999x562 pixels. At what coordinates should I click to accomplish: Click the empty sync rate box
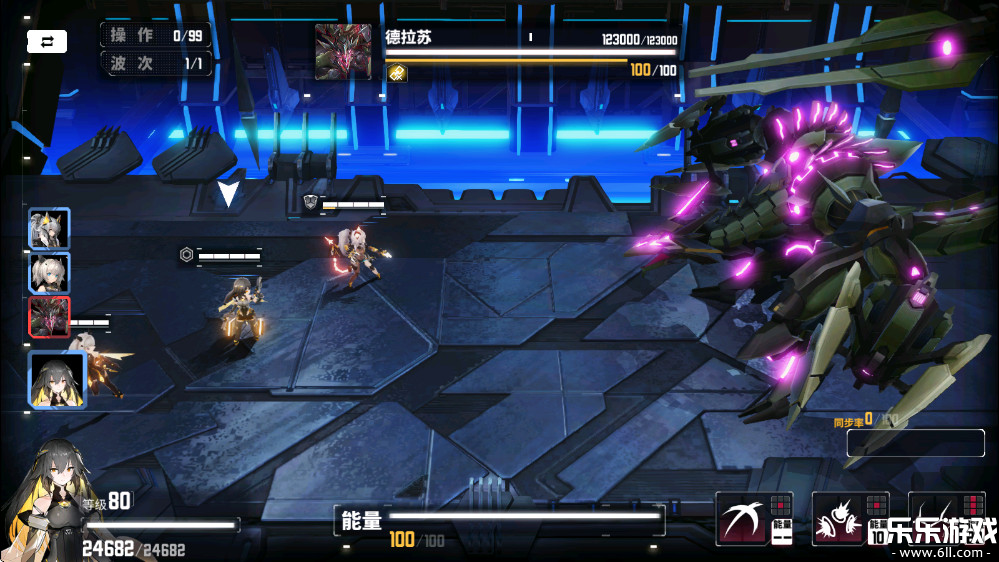click(x=915, y=443)
